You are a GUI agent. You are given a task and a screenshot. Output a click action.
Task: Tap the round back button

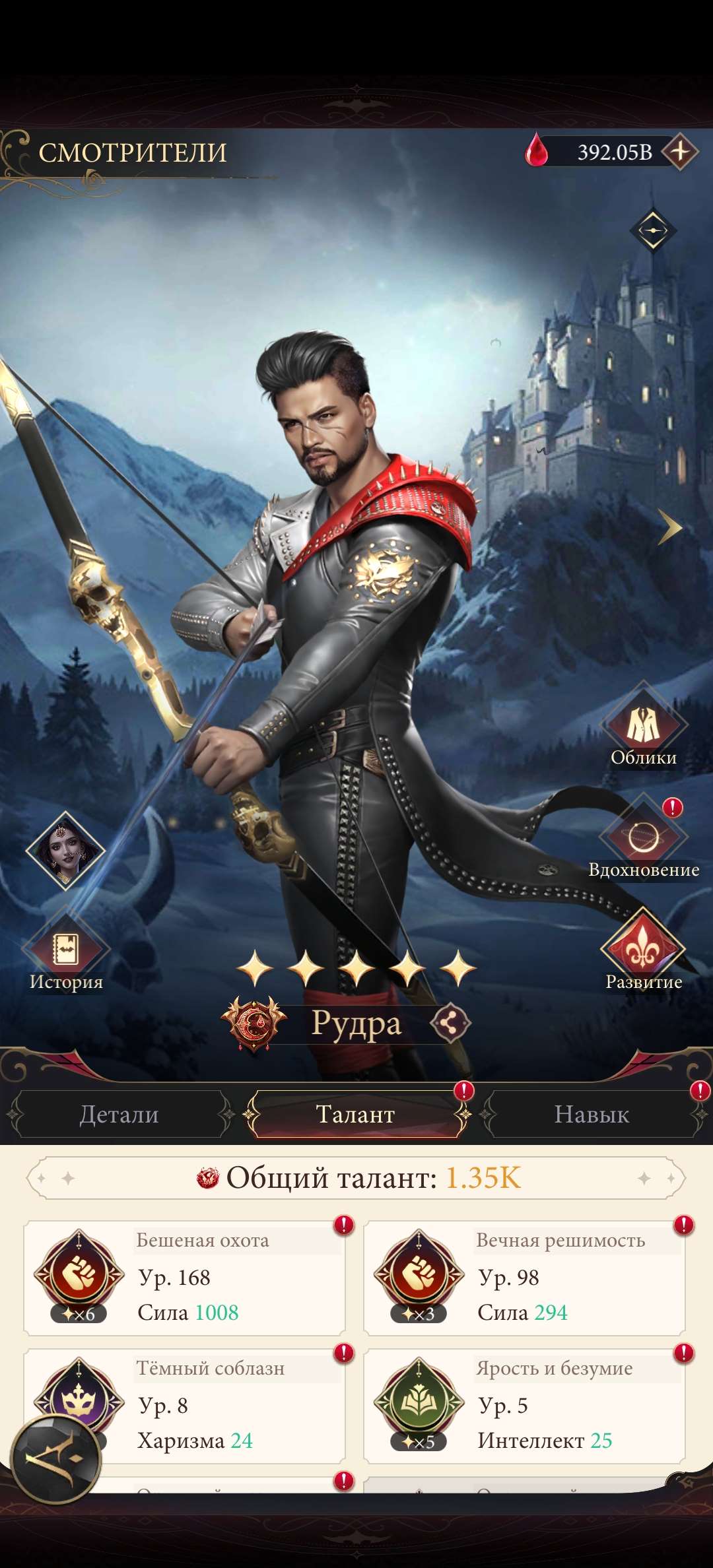(x=57, y=1458)
